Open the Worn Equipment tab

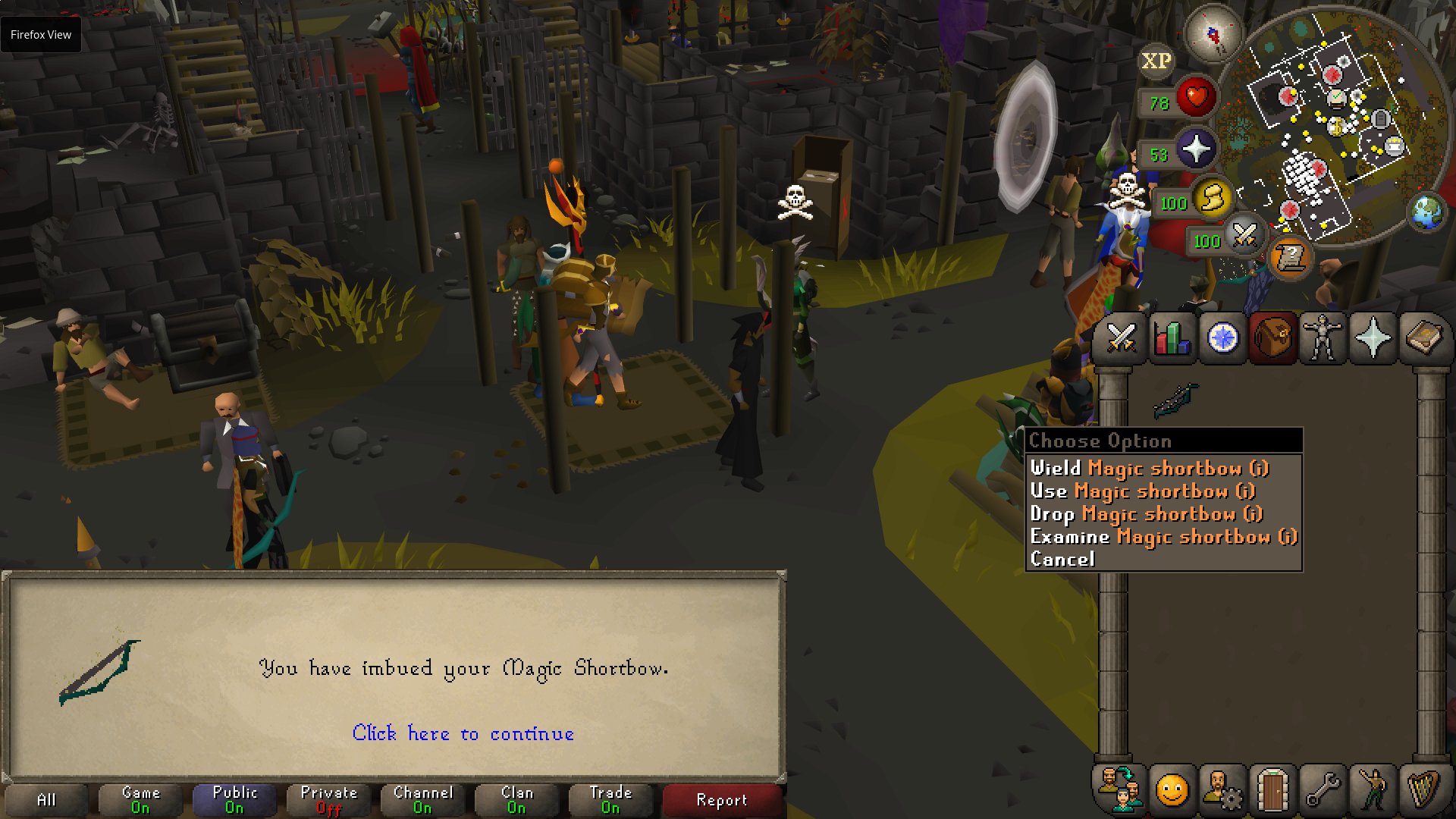pyautogui.click(x=1323, y=337)
